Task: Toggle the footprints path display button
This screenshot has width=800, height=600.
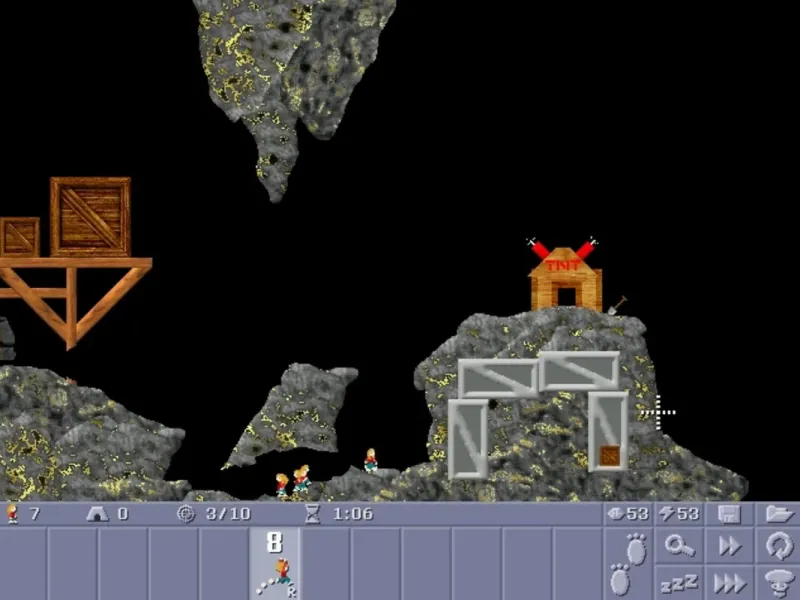Action: pyautogui.click(x=628, y=563)
